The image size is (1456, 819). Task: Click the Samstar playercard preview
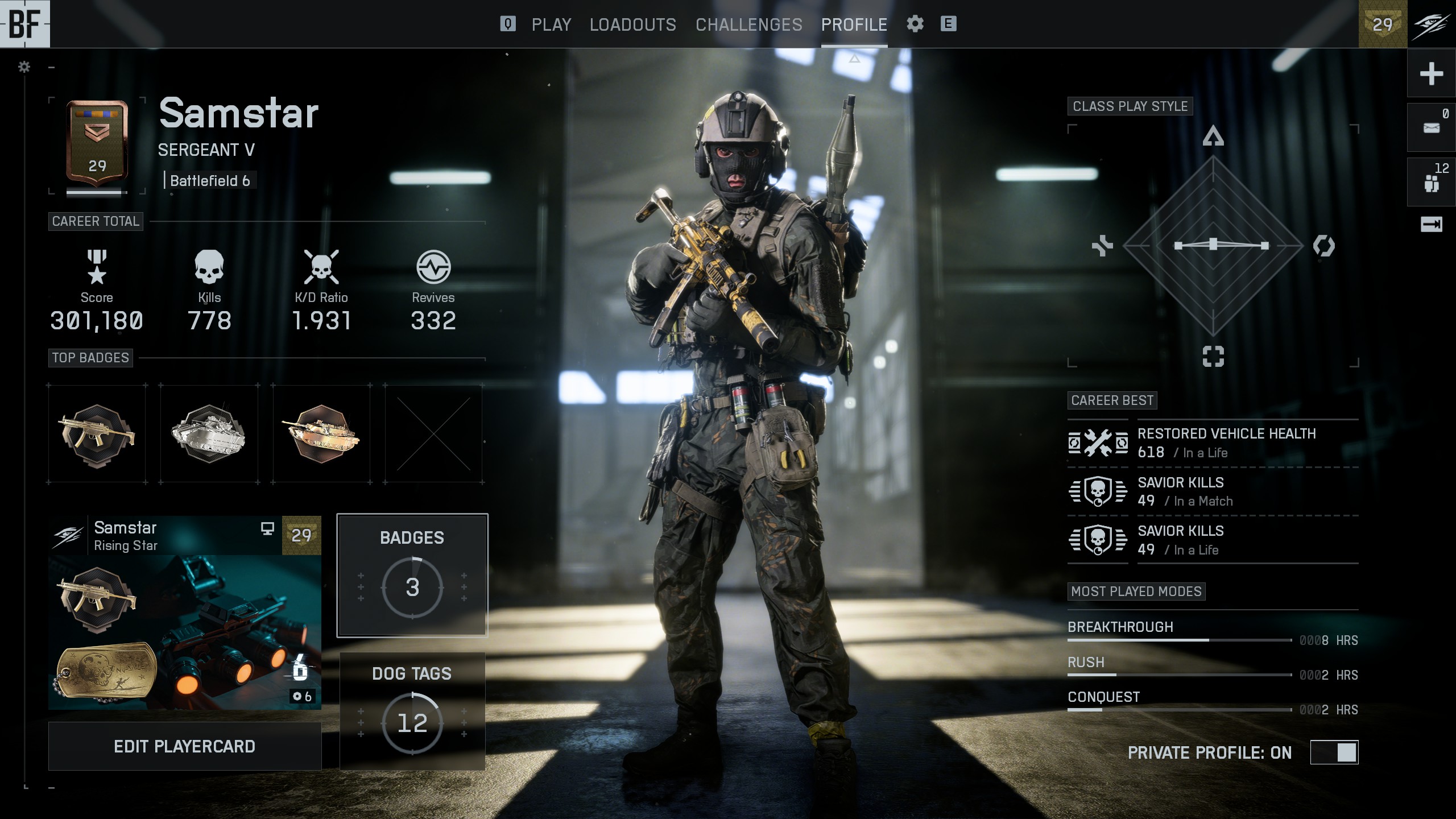point(184,613)
